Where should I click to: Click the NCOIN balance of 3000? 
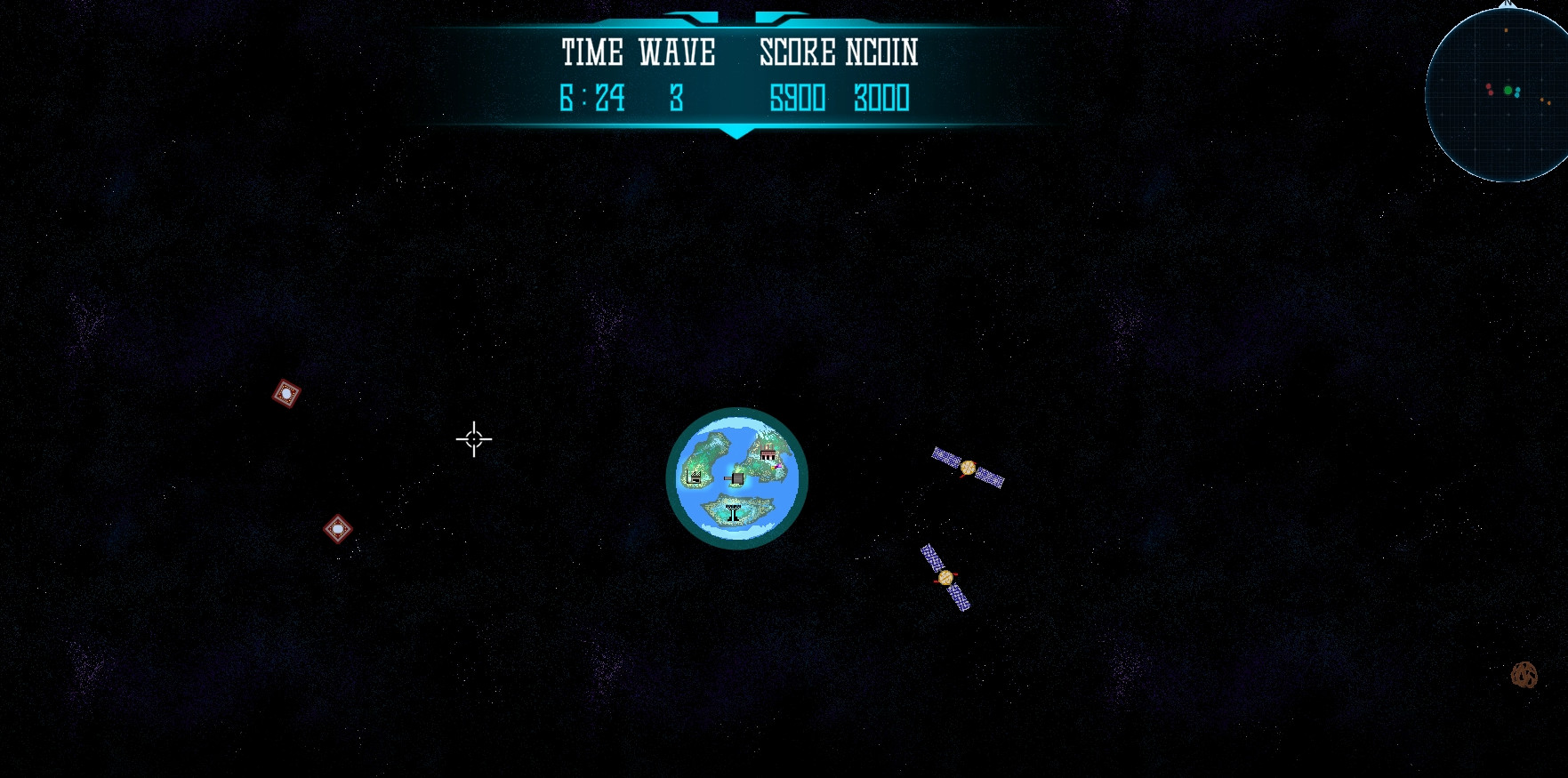coord(882,98)
